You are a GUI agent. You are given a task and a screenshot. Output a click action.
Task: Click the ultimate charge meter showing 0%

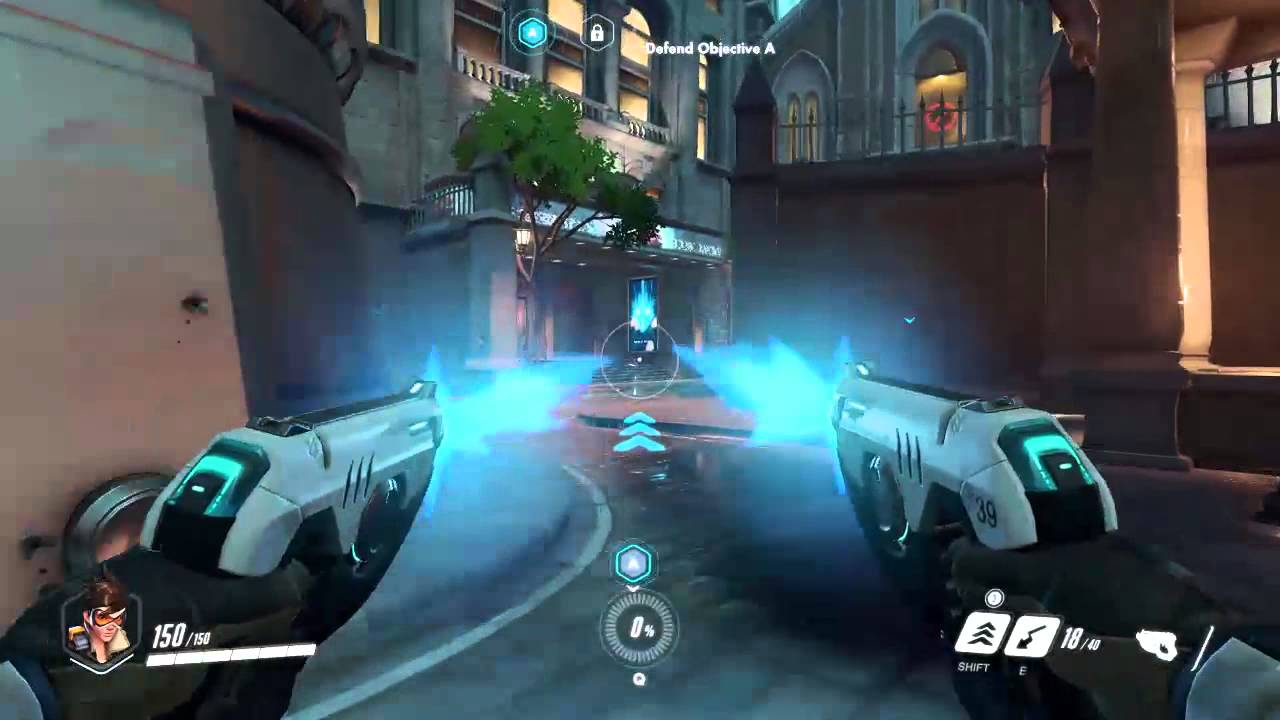(639, 629)
